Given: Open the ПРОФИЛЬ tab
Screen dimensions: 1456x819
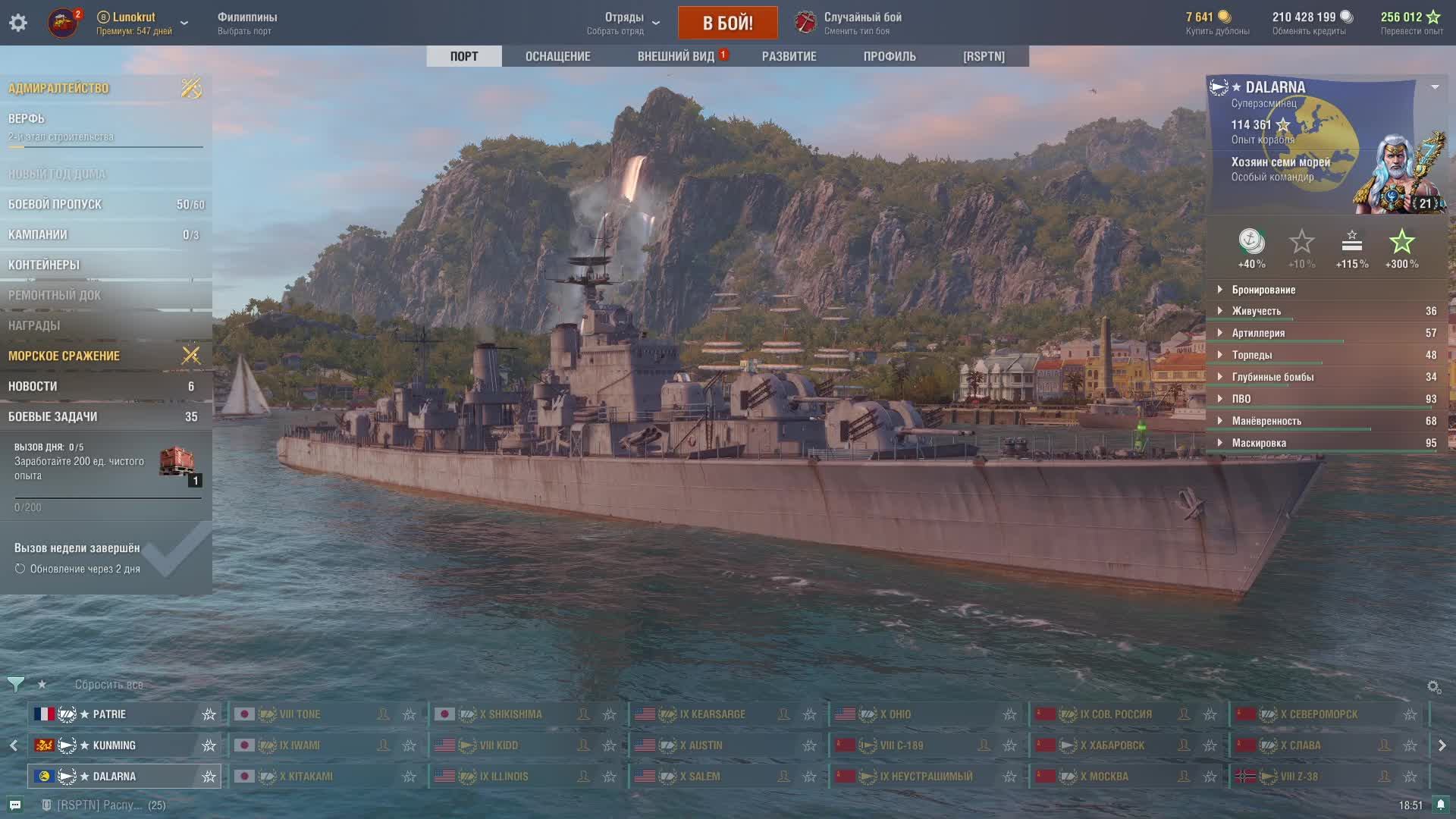Looking at the screenshot, I should [x=889, y=56].
